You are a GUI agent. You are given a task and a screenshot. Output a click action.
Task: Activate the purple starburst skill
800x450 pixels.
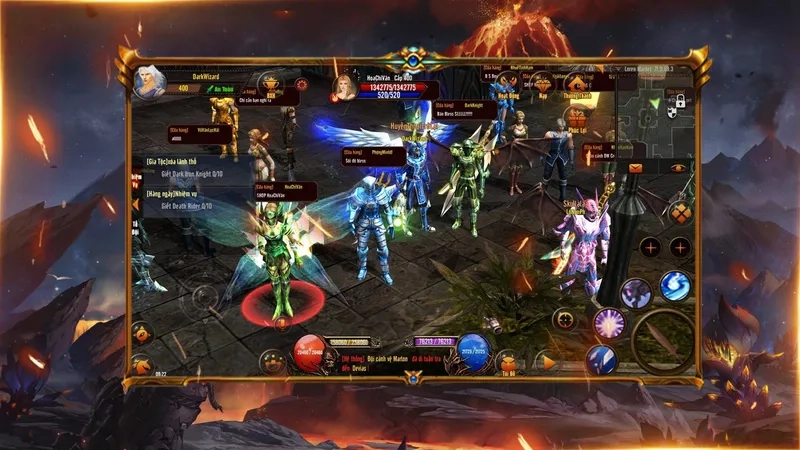click(x=609, y=322)
